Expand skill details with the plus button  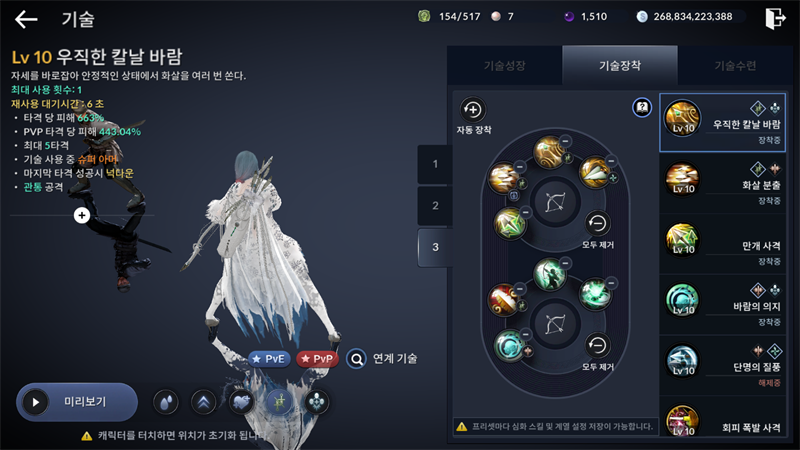coord(82,215)
